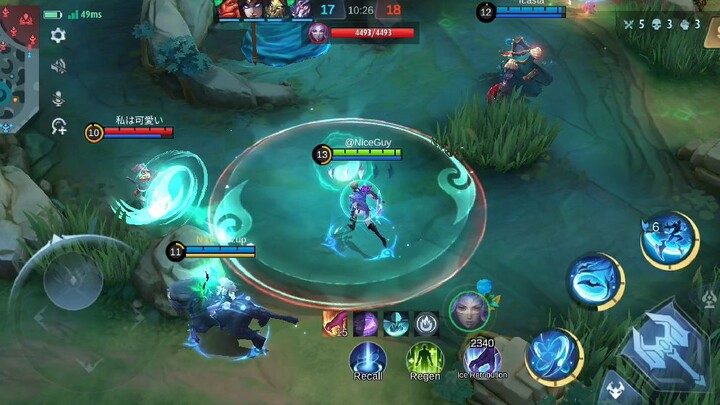This screenshot has width=720, height=405.
Task: Select the flame power-button item icon
Action: [x=427, y=324]
